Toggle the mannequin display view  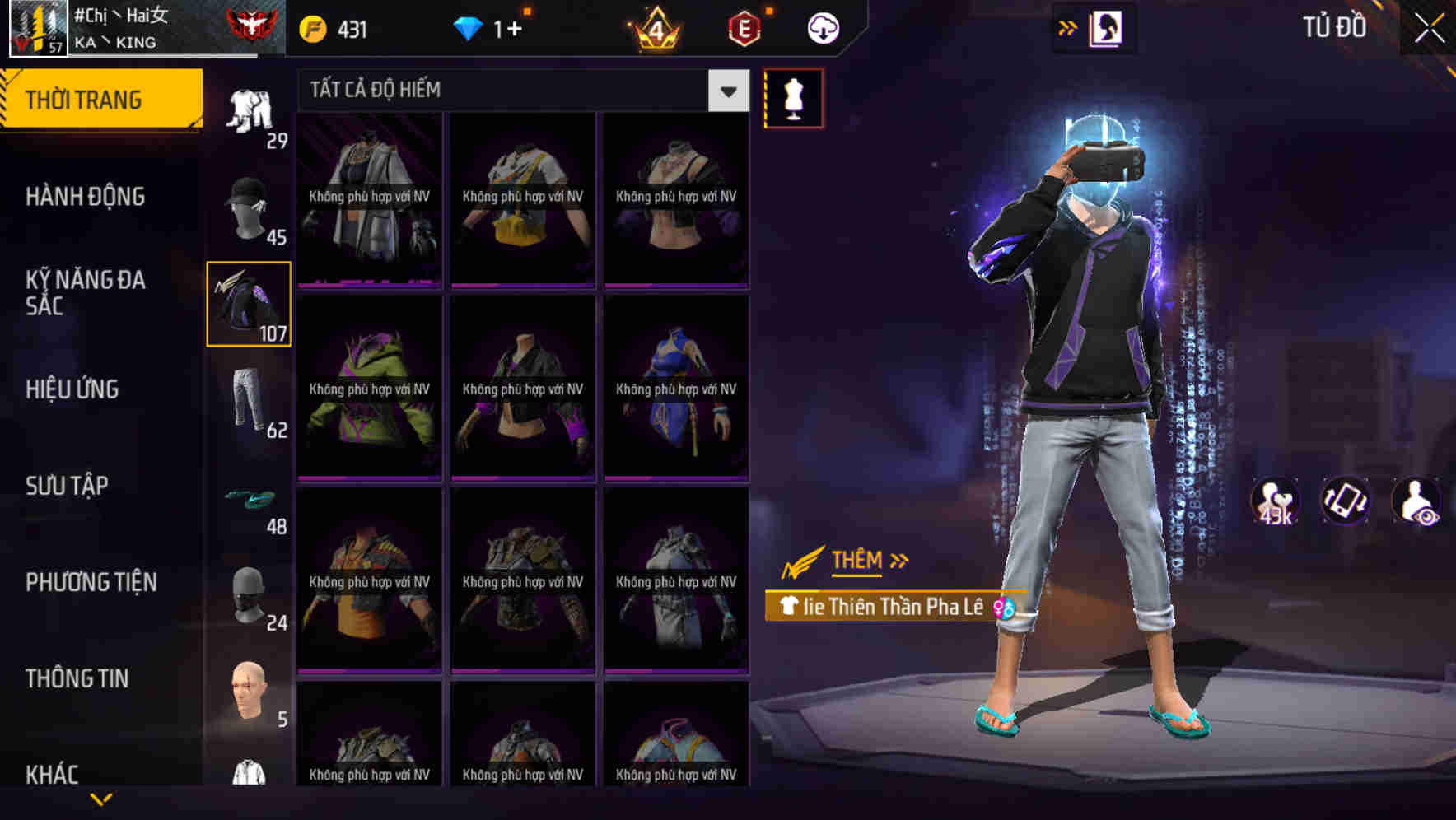(792, 97)
